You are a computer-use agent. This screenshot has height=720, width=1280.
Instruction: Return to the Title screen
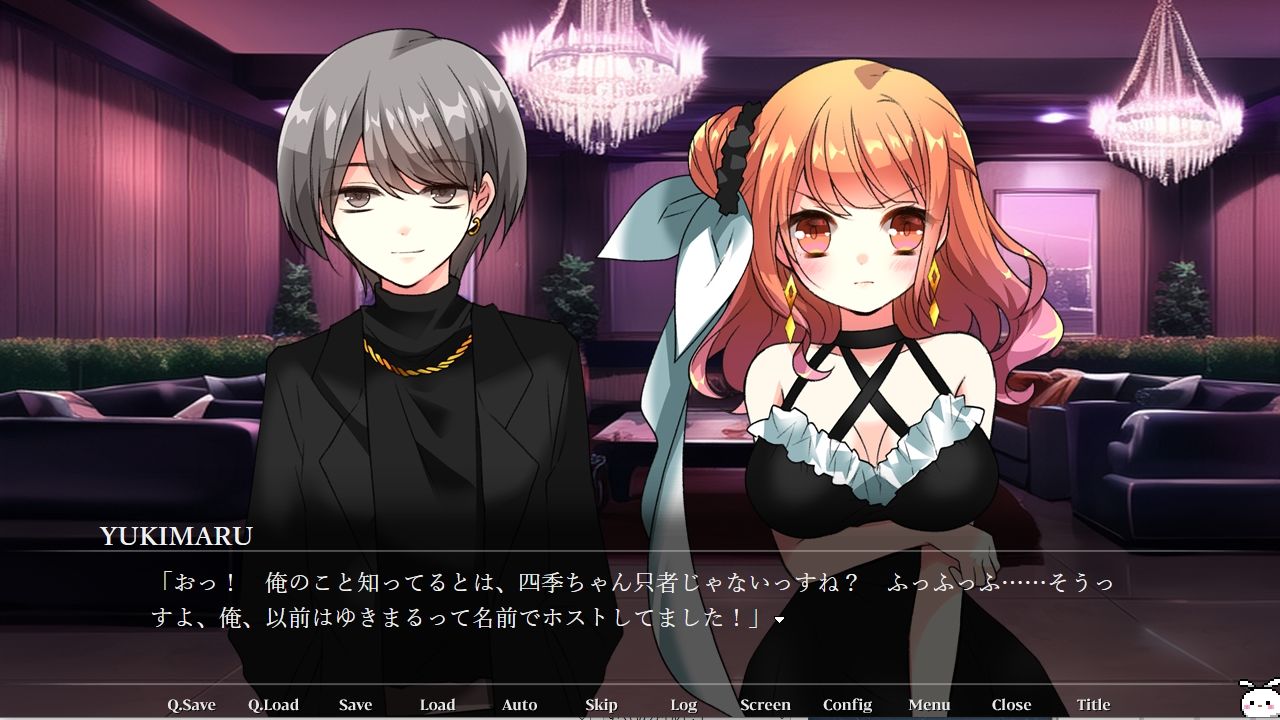[1093, 704]
